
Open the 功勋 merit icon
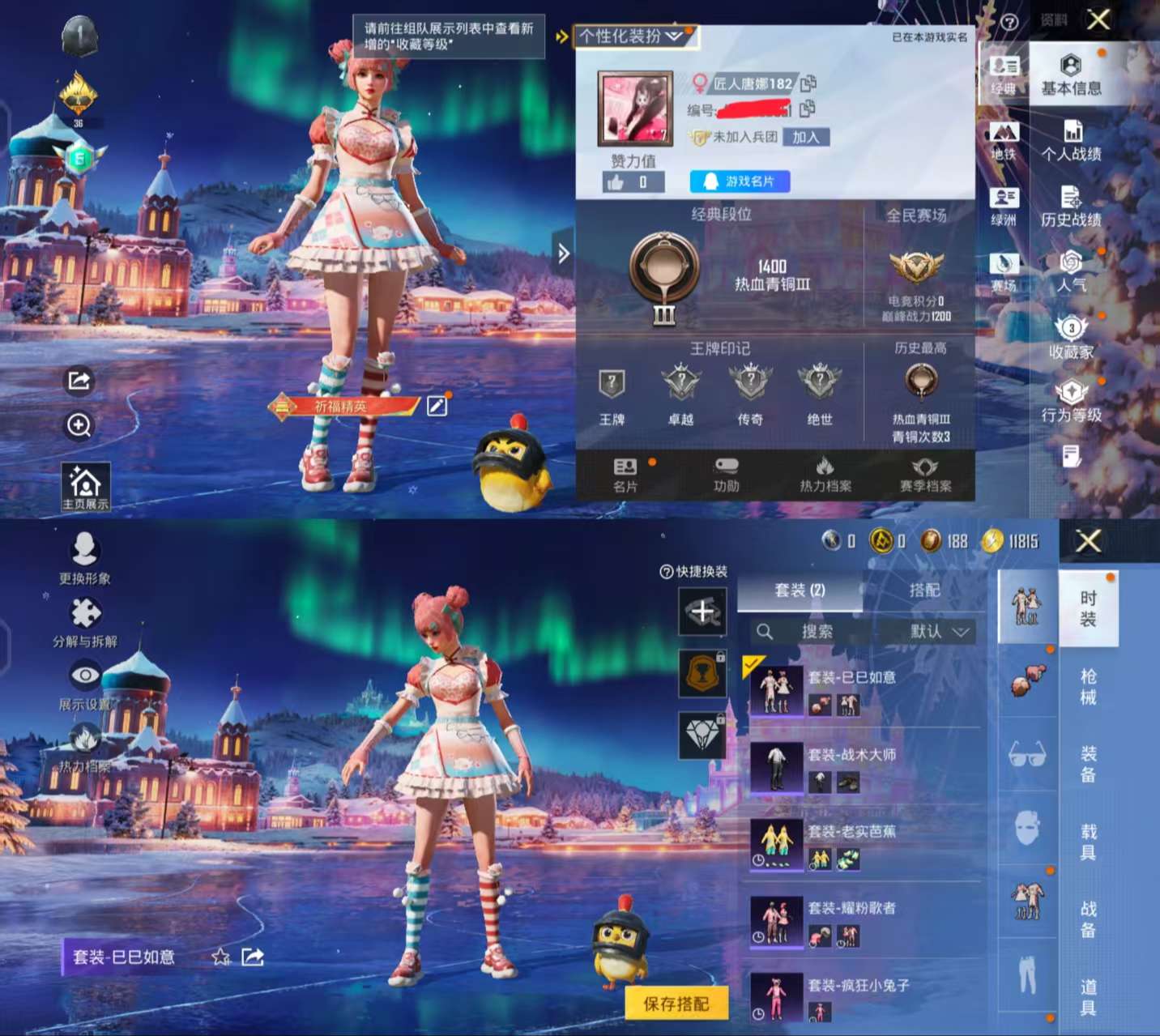point(726,473)
